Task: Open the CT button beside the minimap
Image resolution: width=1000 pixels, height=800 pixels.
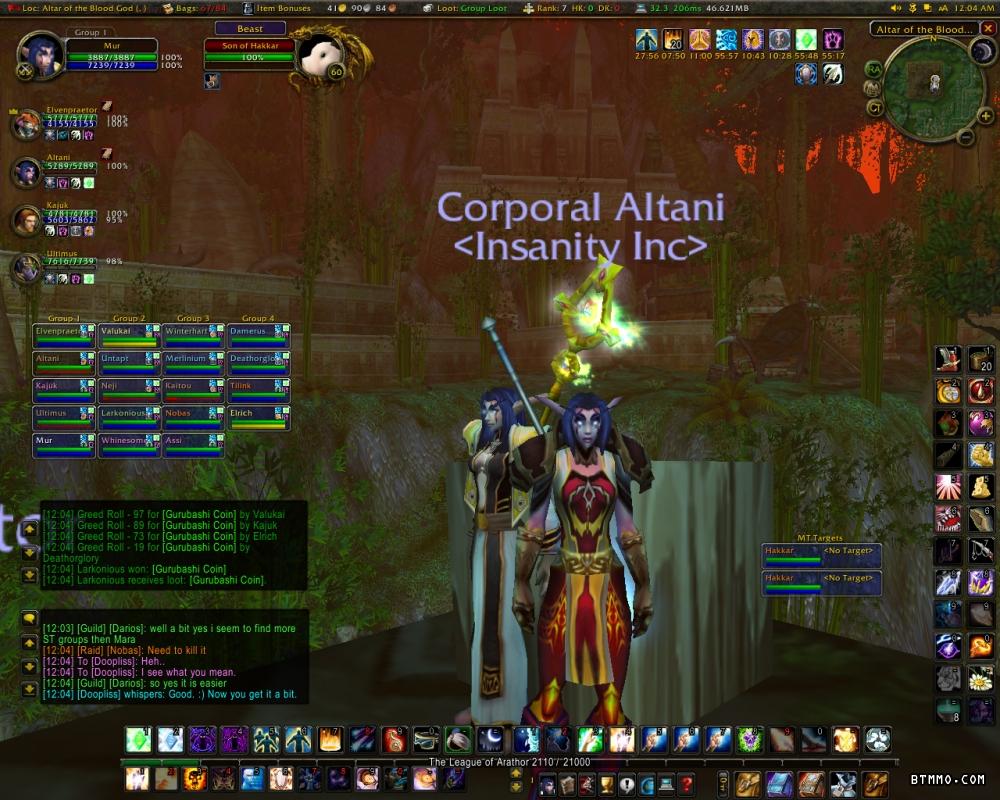Action: coord(875,107)
